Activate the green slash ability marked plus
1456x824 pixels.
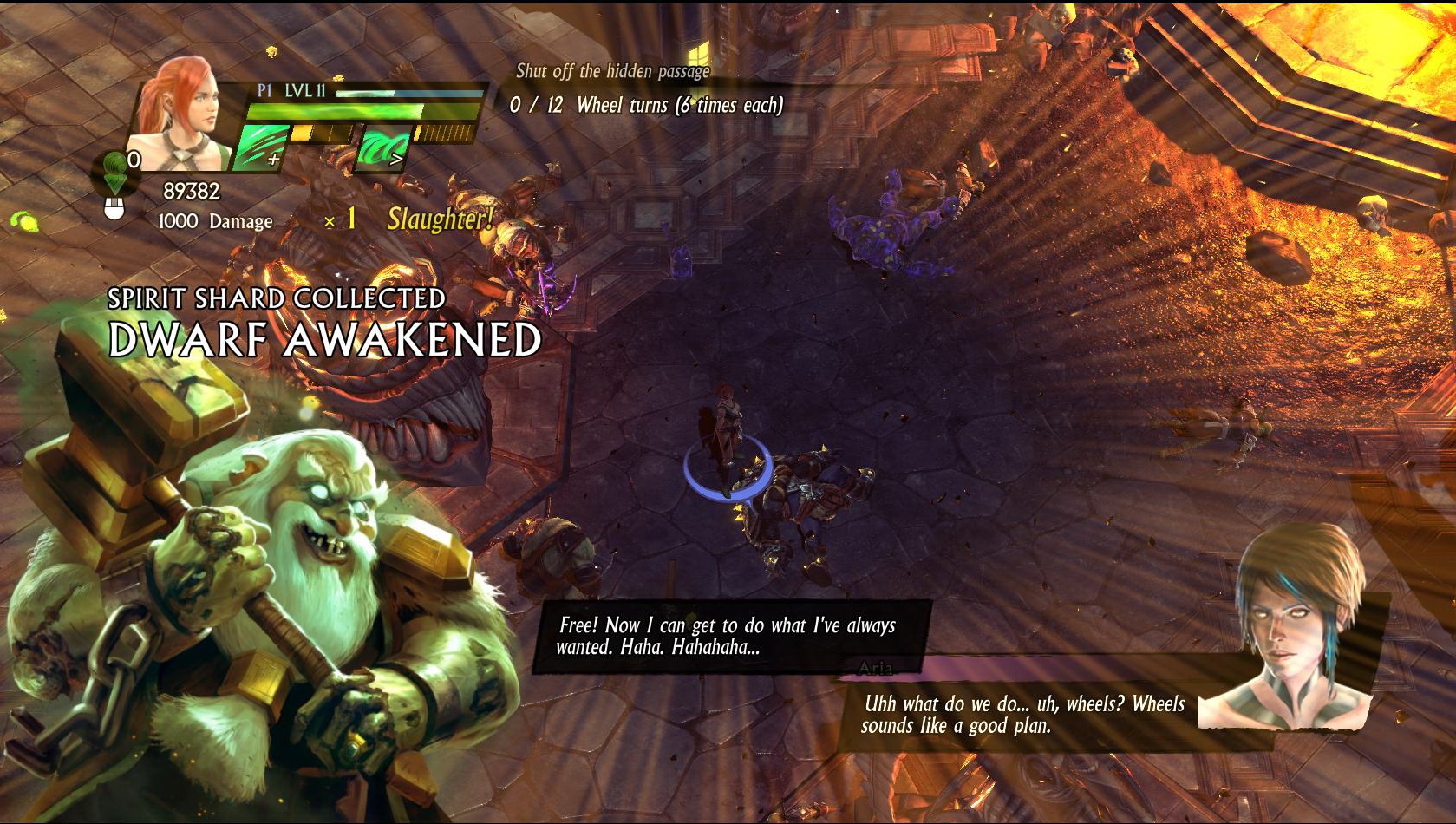coord(261,147)
